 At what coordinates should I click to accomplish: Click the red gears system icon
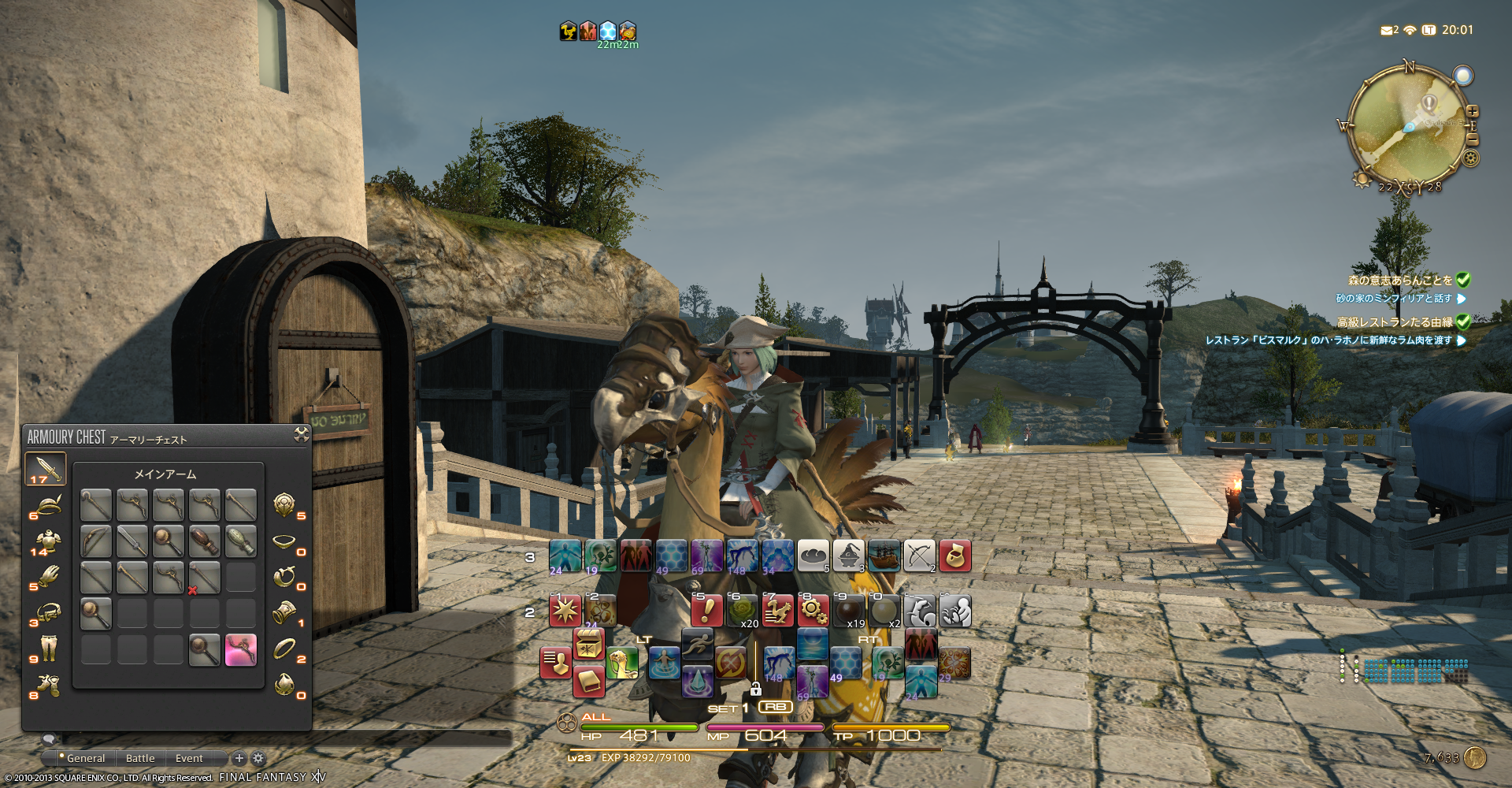[813, 611]
